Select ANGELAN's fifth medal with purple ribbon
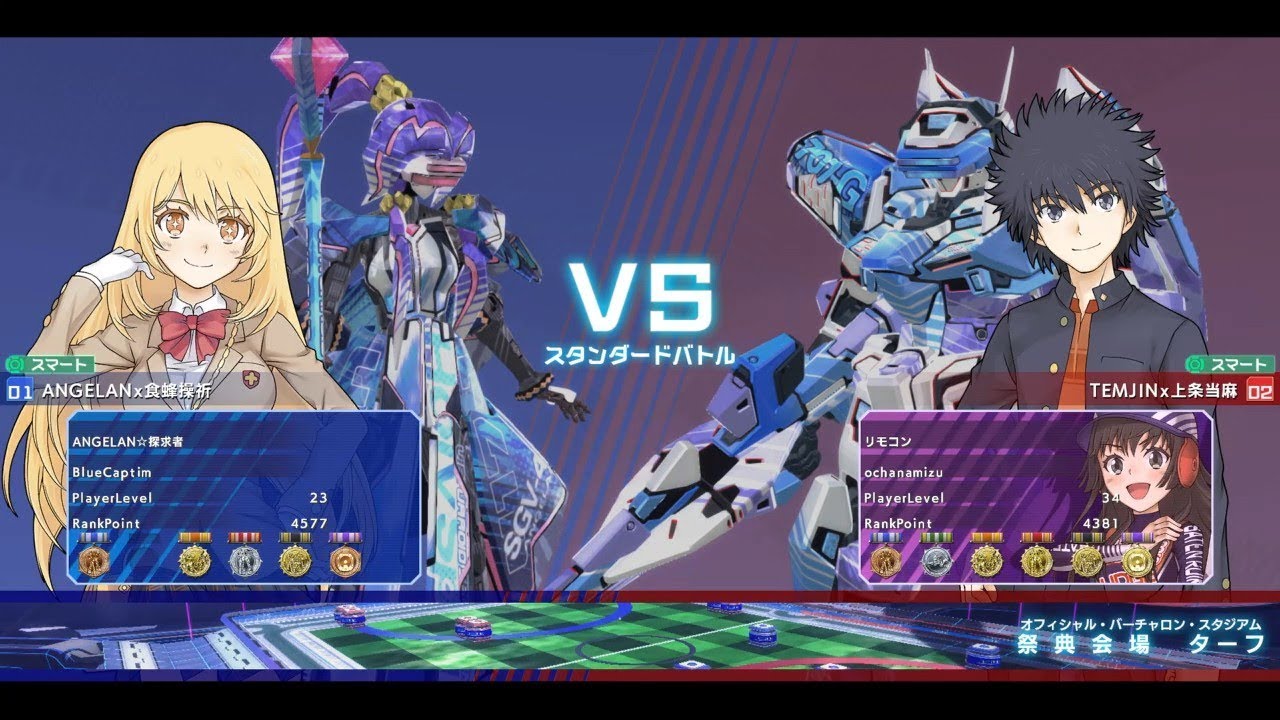The image size is (1280, 720). [346, 560]
